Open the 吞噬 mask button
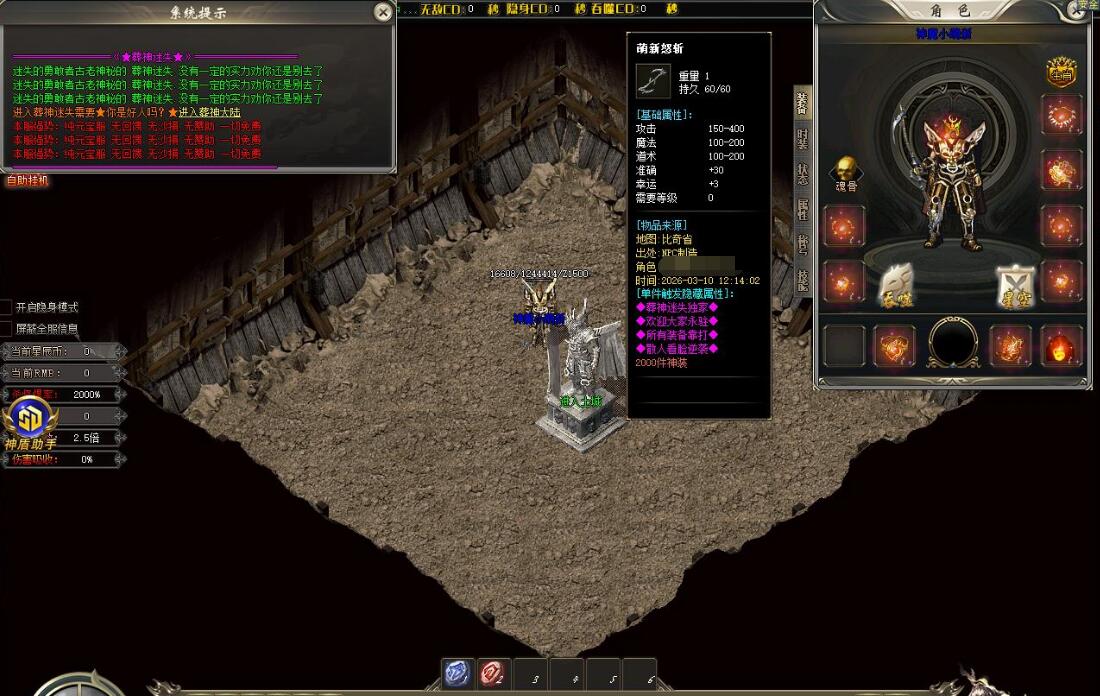The width and height of the screenshot is (1100, 696). [x=897, y=287]
